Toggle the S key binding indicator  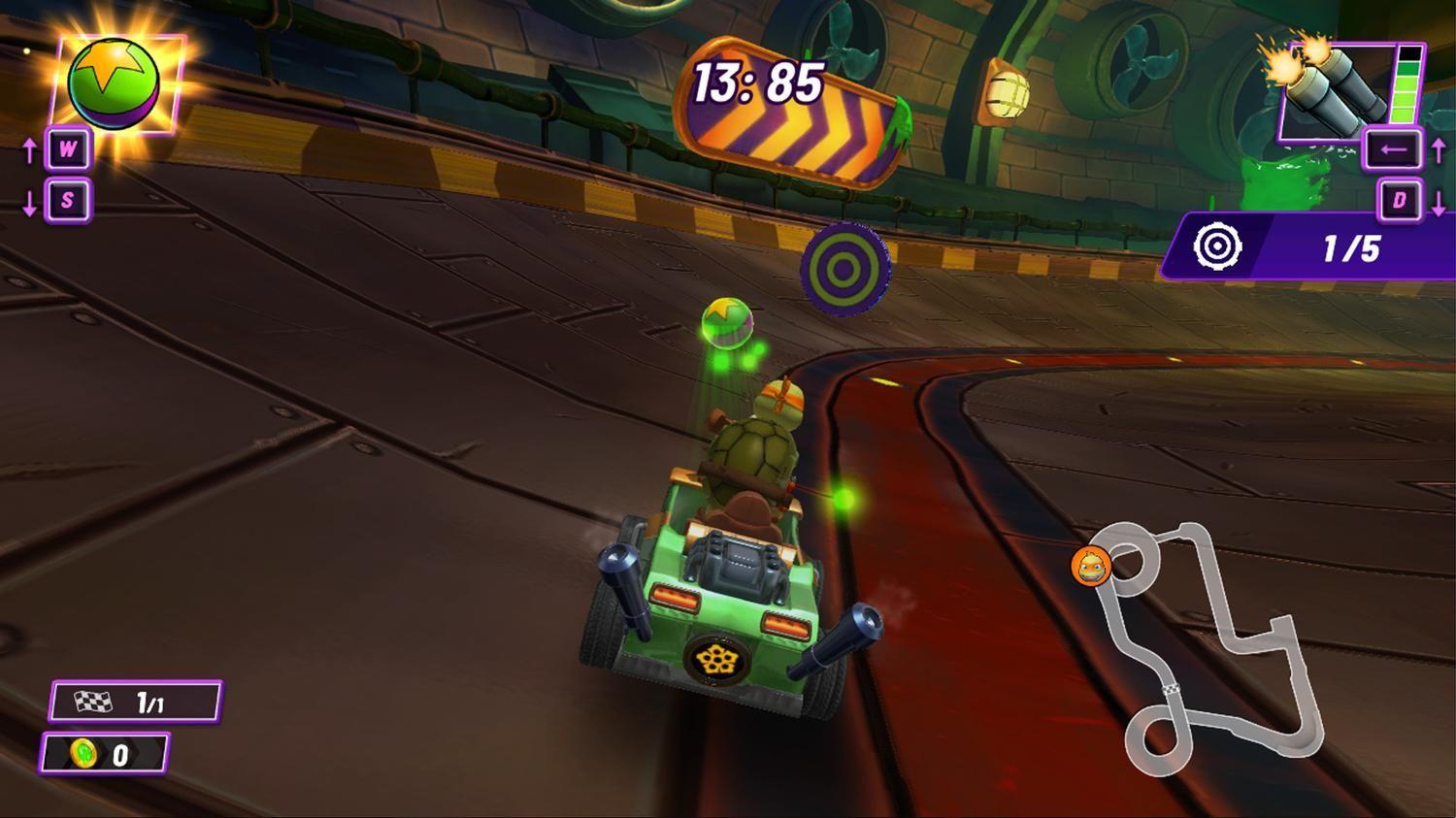[66, 202]
